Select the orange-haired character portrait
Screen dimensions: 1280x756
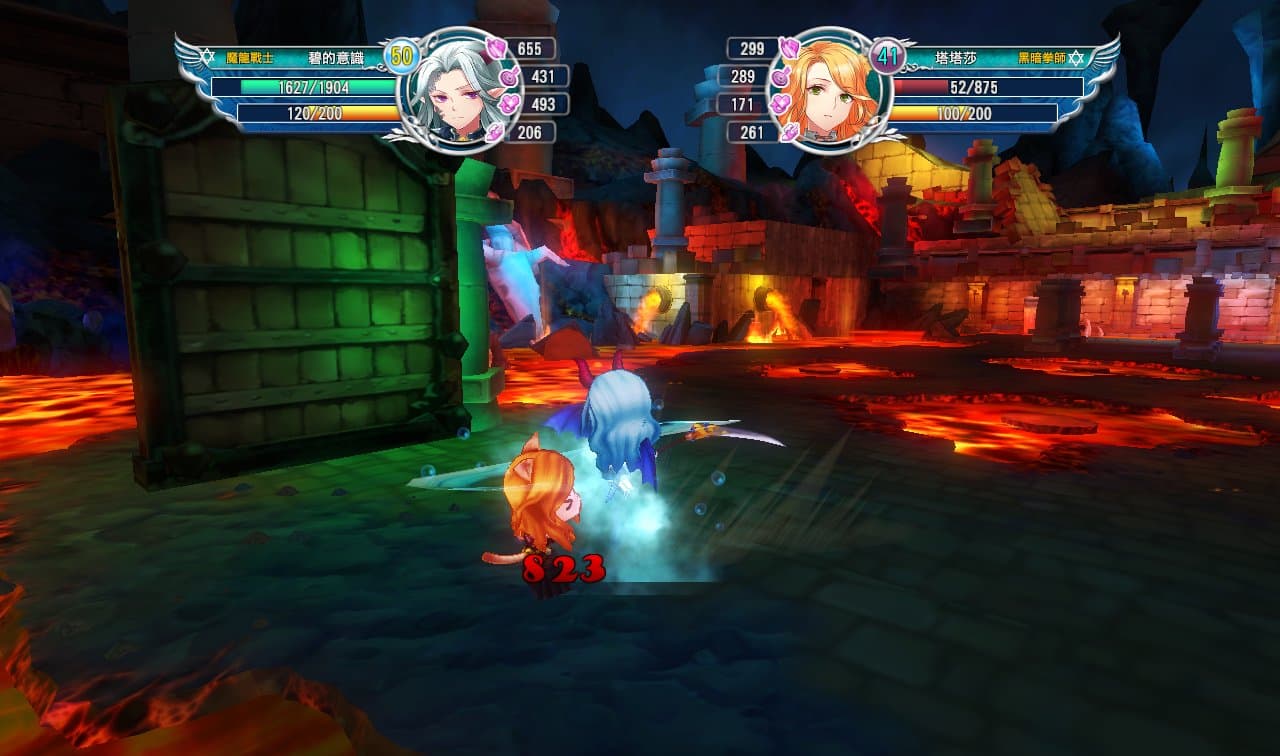pyautogui.click(x=826, y=91)
